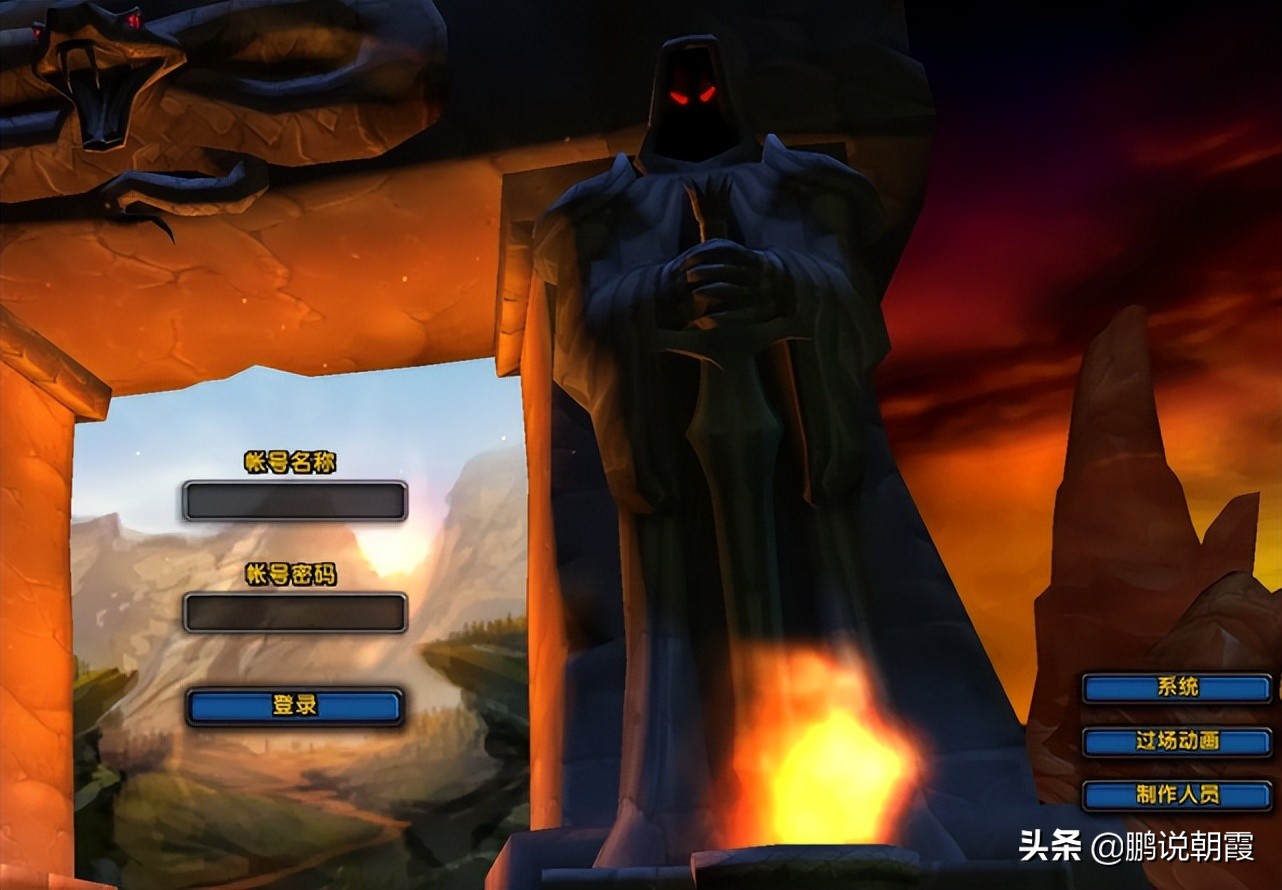Click the 登录 (Login) button

[x=295, y=705]
